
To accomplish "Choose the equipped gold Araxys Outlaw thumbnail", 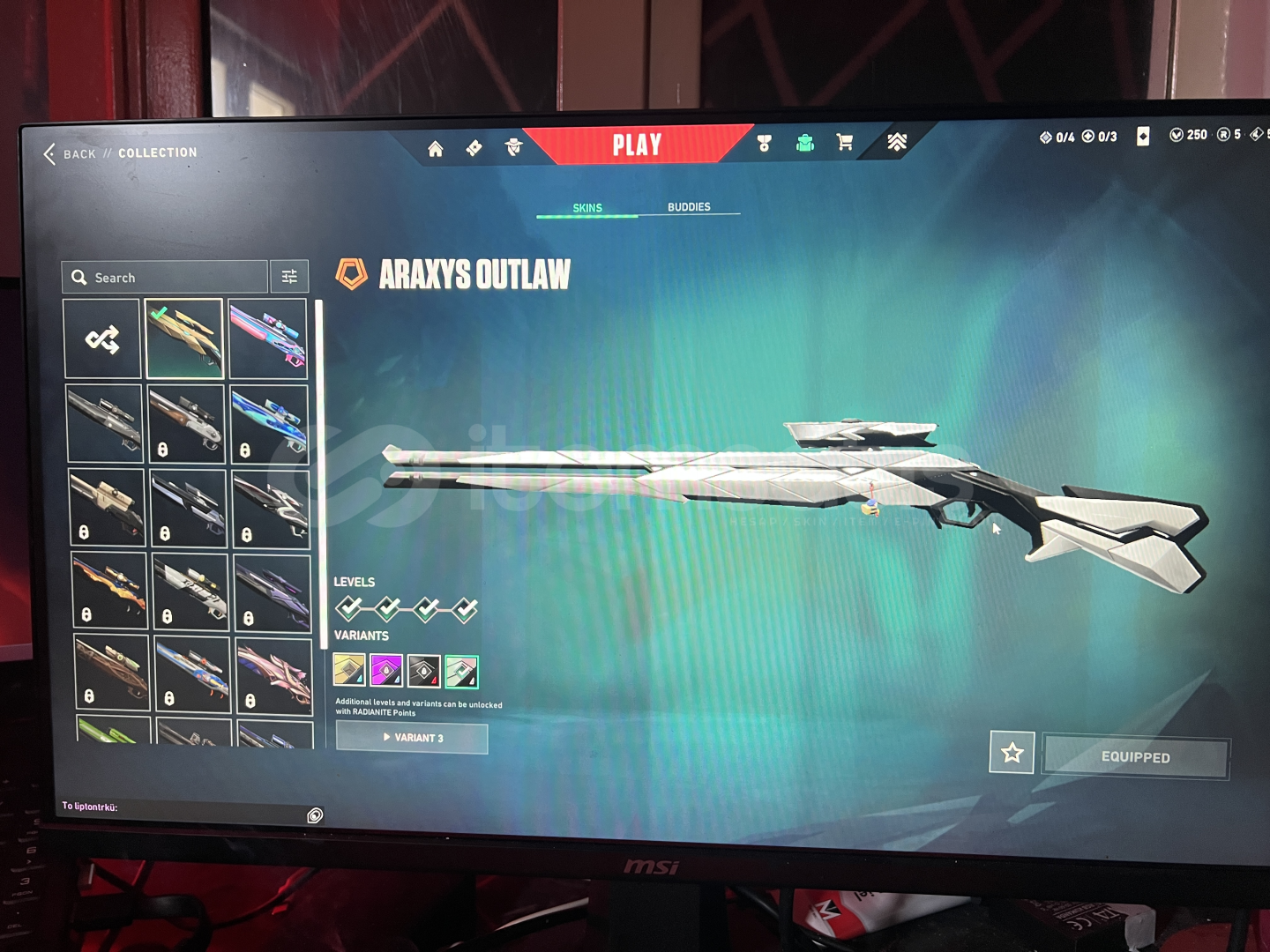I will click(184, 338).
